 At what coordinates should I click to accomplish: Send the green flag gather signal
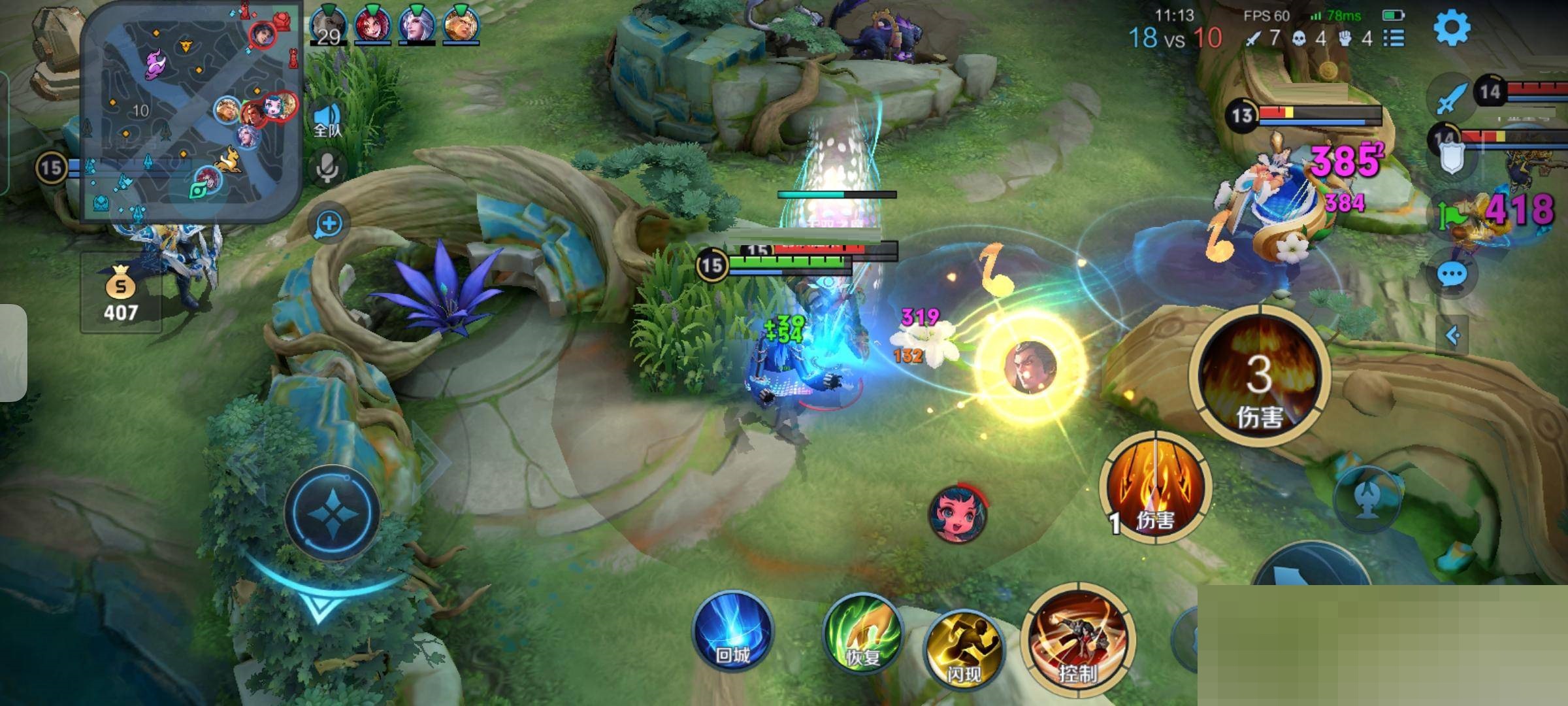(x=1452, y=216)
